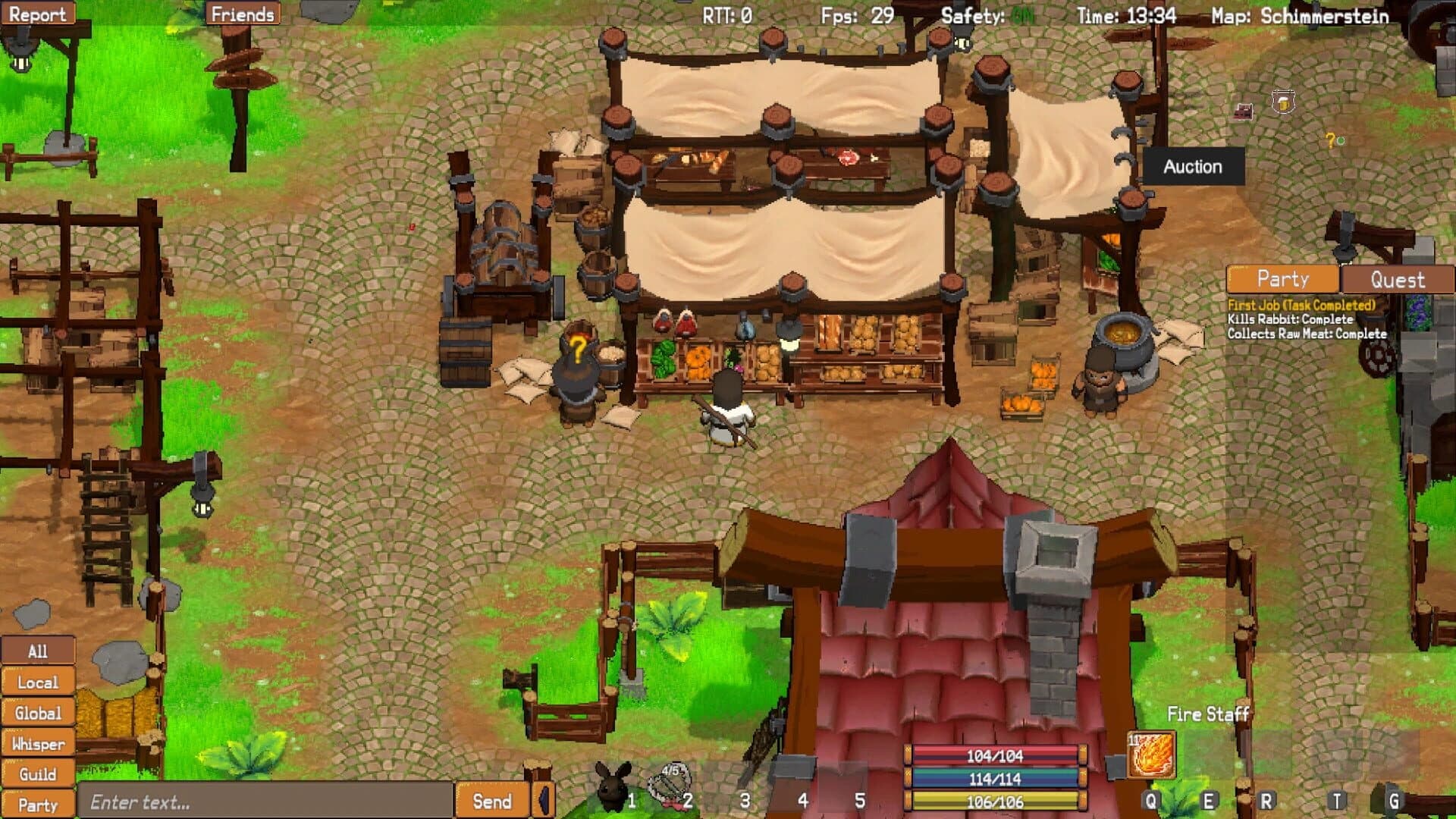Click the yellow question mark quest marker
This screenshot has width=1456, height=819.
pyautogui.click(x=1330, y=139)
